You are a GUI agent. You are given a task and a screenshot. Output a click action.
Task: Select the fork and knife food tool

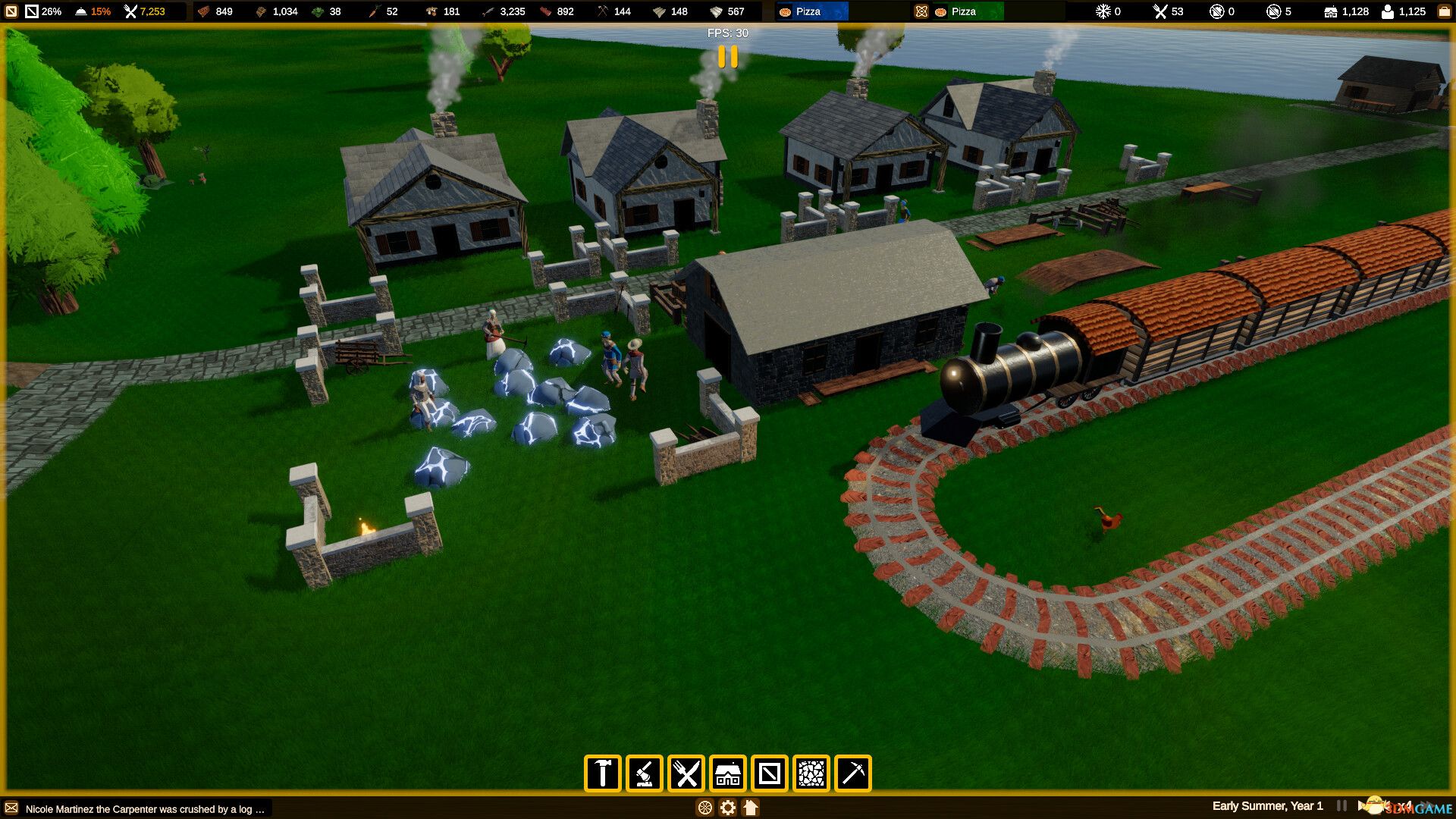pyautogui.click(x=686, y=773)
